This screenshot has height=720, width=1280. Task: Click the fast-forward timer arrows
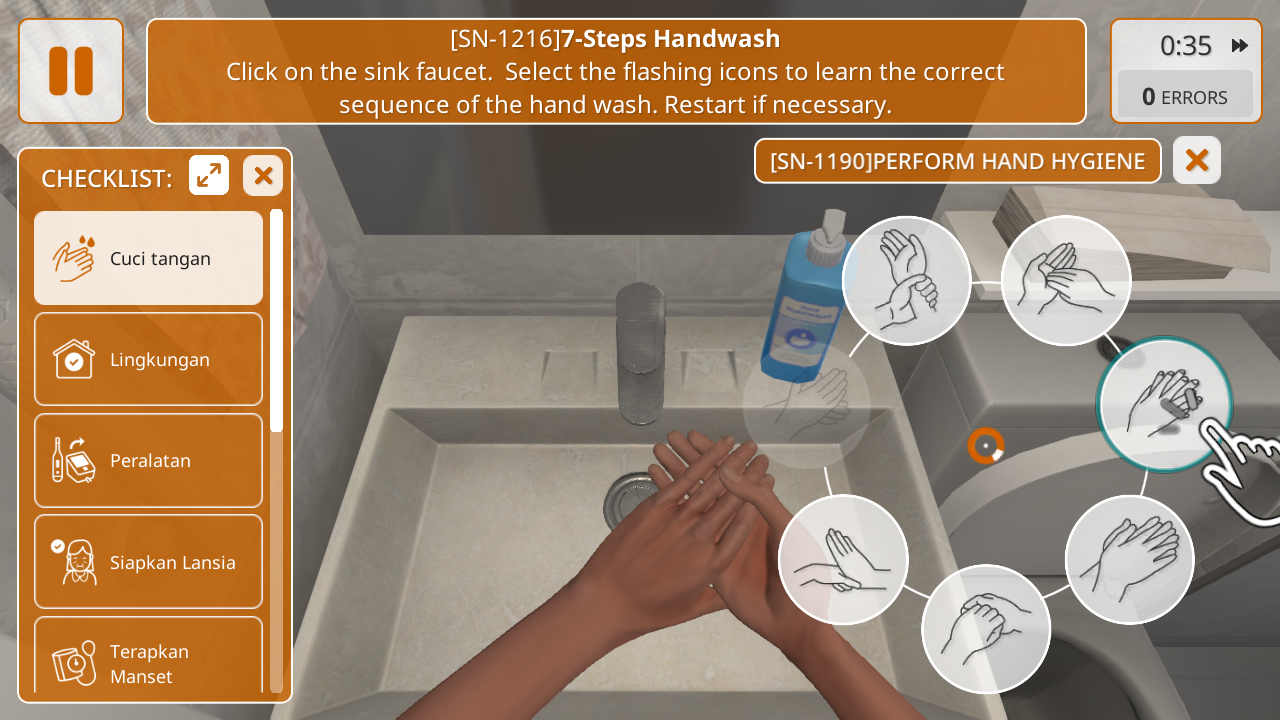[1240, 45]
